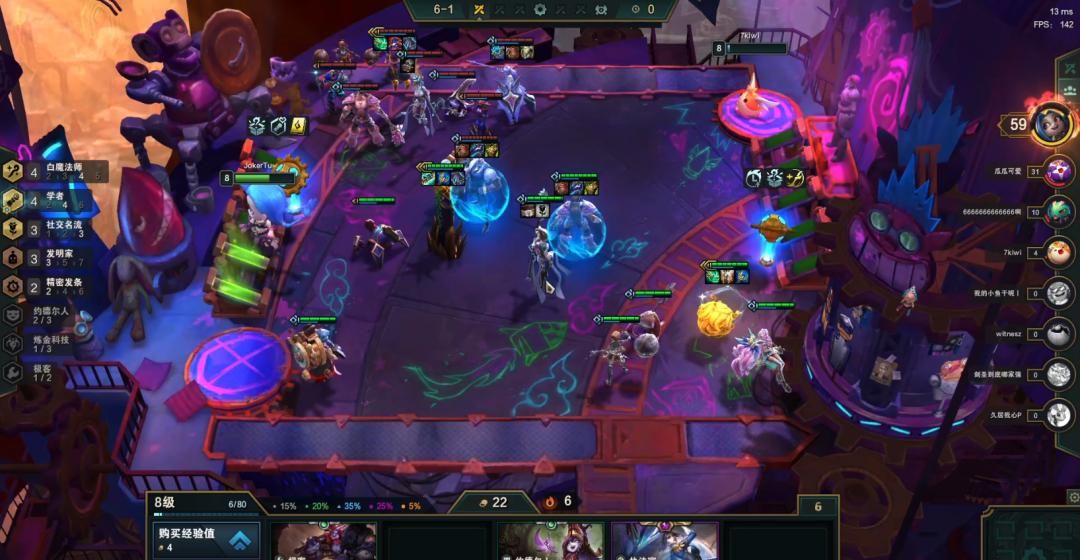Buy experience with the 购买经验值 button
The width and height of the screenshot is (1080, 560).
coord(206,540)
